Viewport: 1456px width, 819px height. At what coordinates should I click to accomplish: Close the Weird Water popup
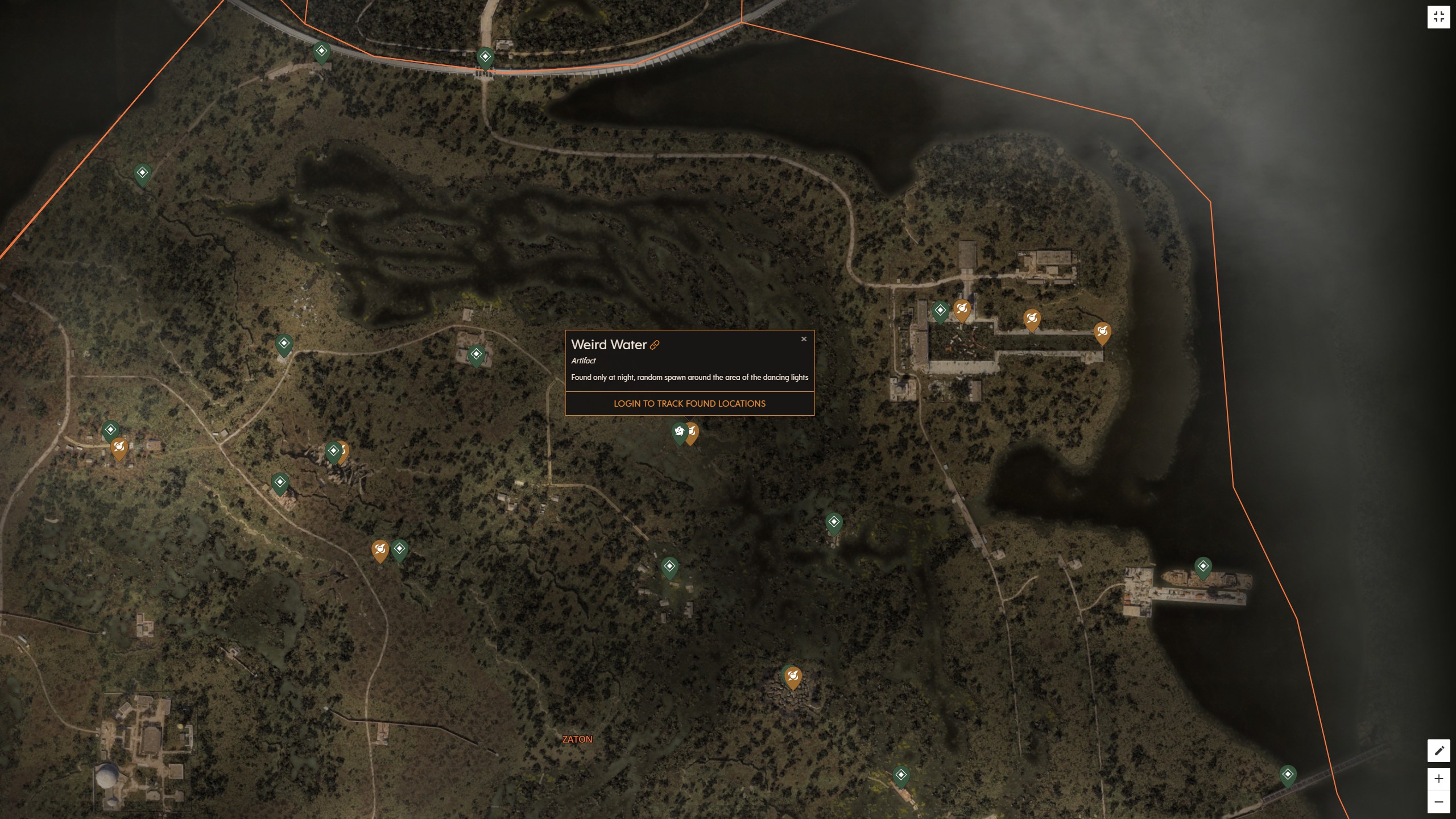click(804, 339)
